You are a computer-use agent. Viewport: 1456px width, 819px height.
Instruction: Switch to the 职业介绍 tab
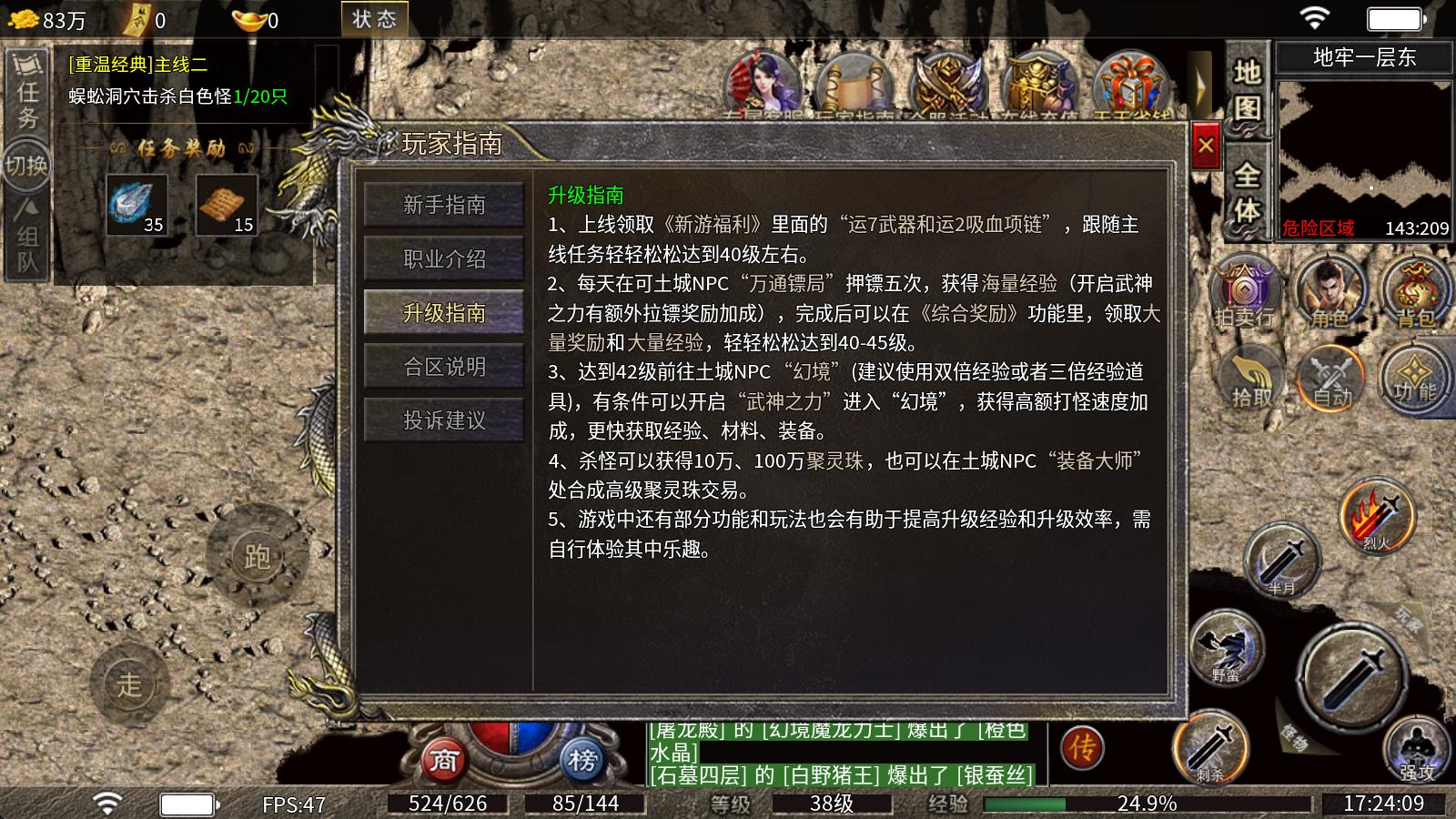pyautogui.click(x=443, y=259)
